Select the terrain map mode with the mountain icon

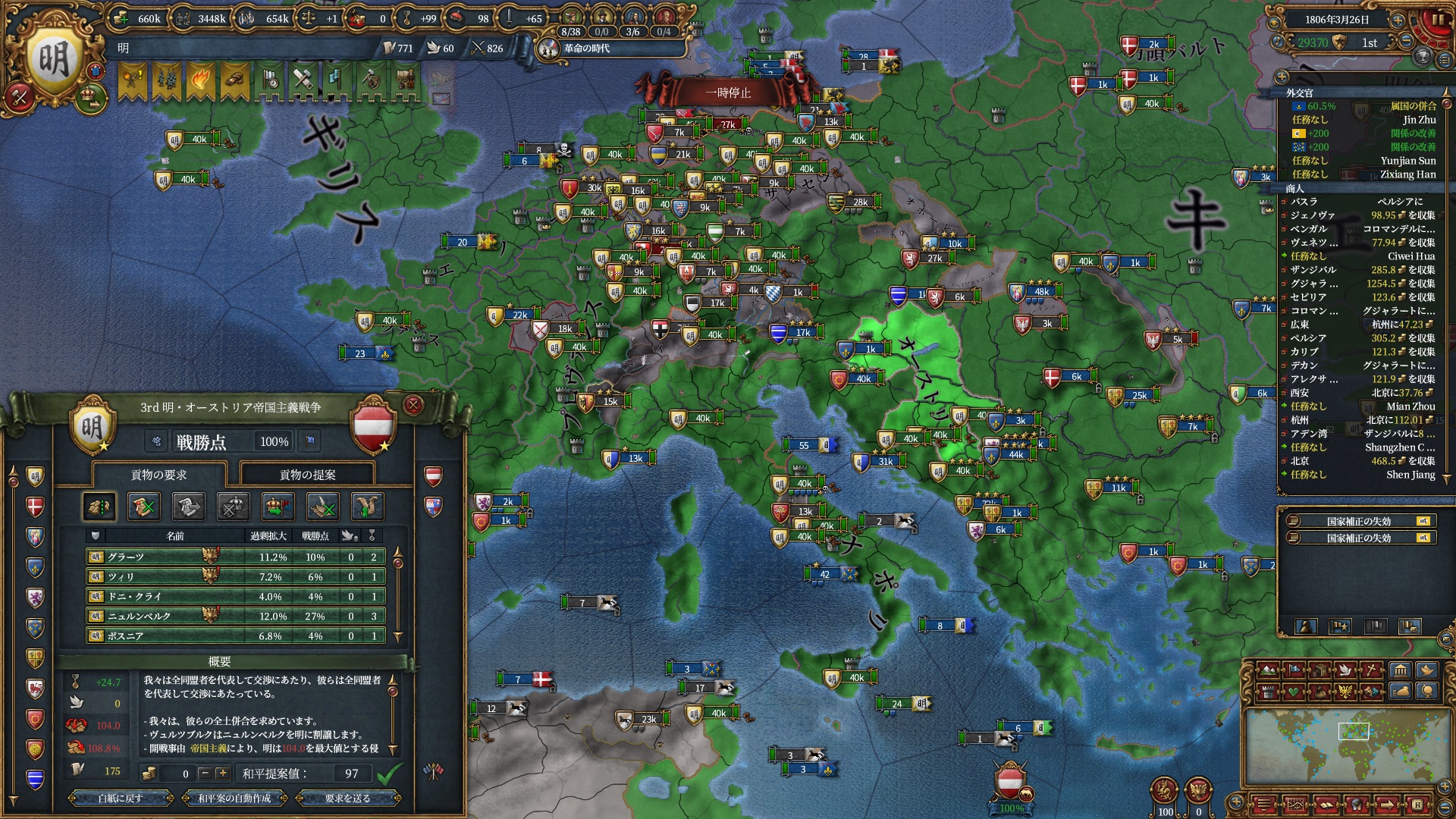tap(1267, 670)
